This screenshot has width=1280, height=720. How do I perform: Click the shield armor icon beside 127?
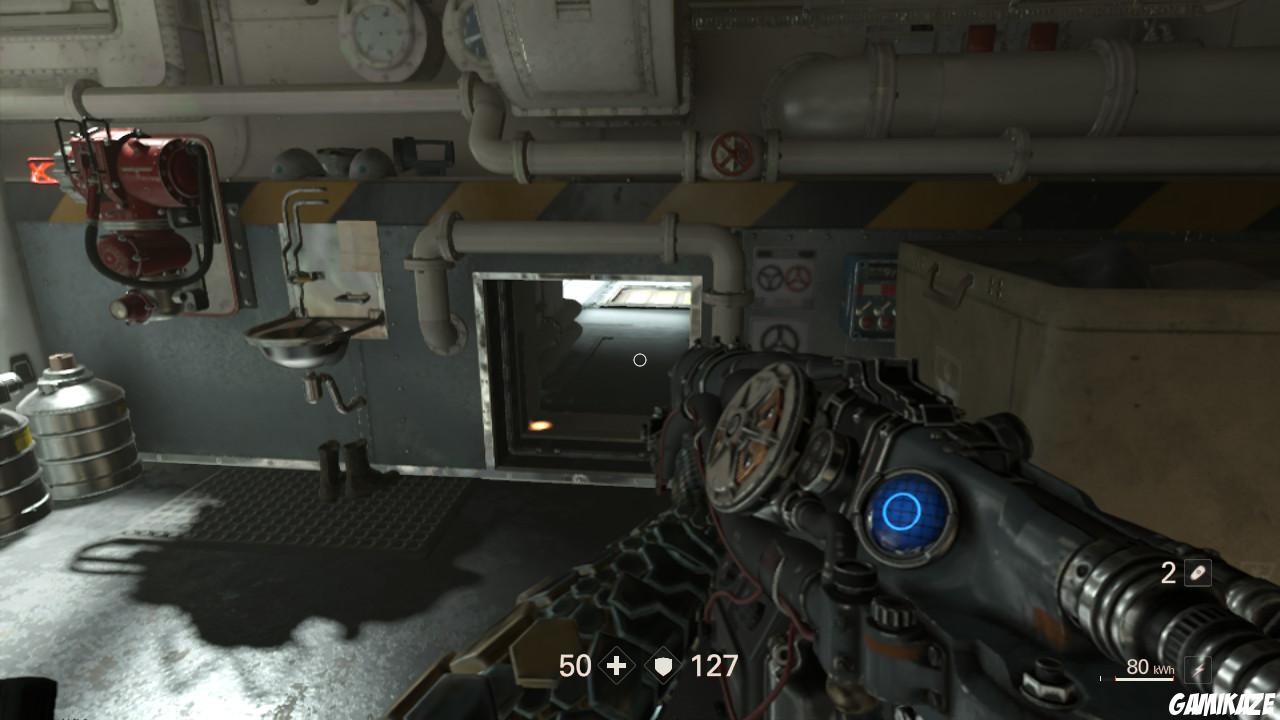(x=666, y=666)
